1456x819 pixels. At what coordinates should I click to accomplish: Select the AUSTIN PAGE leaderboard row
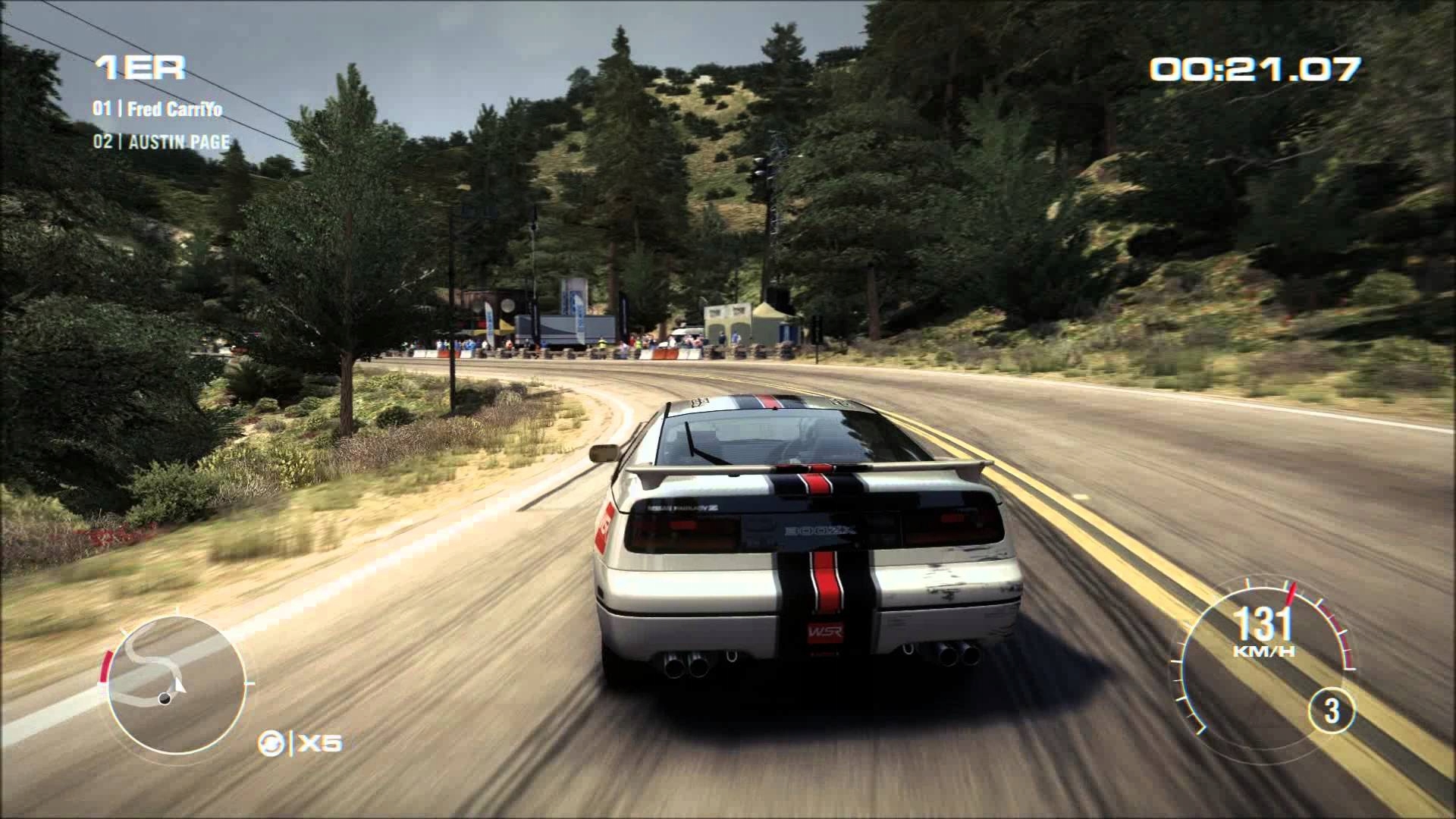(x=161, y=143)
